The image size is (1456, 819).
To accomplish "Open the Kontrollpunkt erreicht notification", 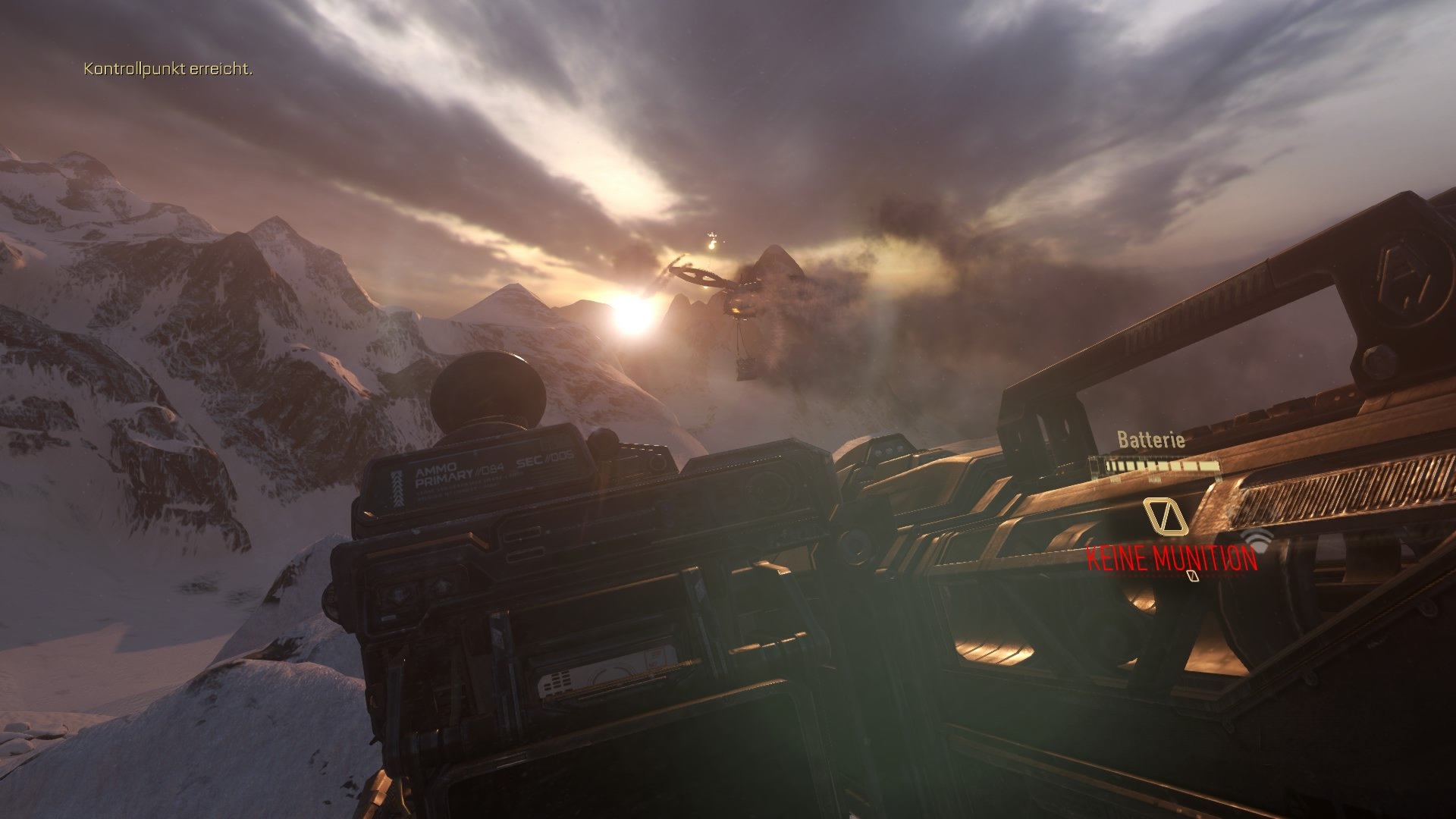I will pyautogui.click(x=168, y=70).
